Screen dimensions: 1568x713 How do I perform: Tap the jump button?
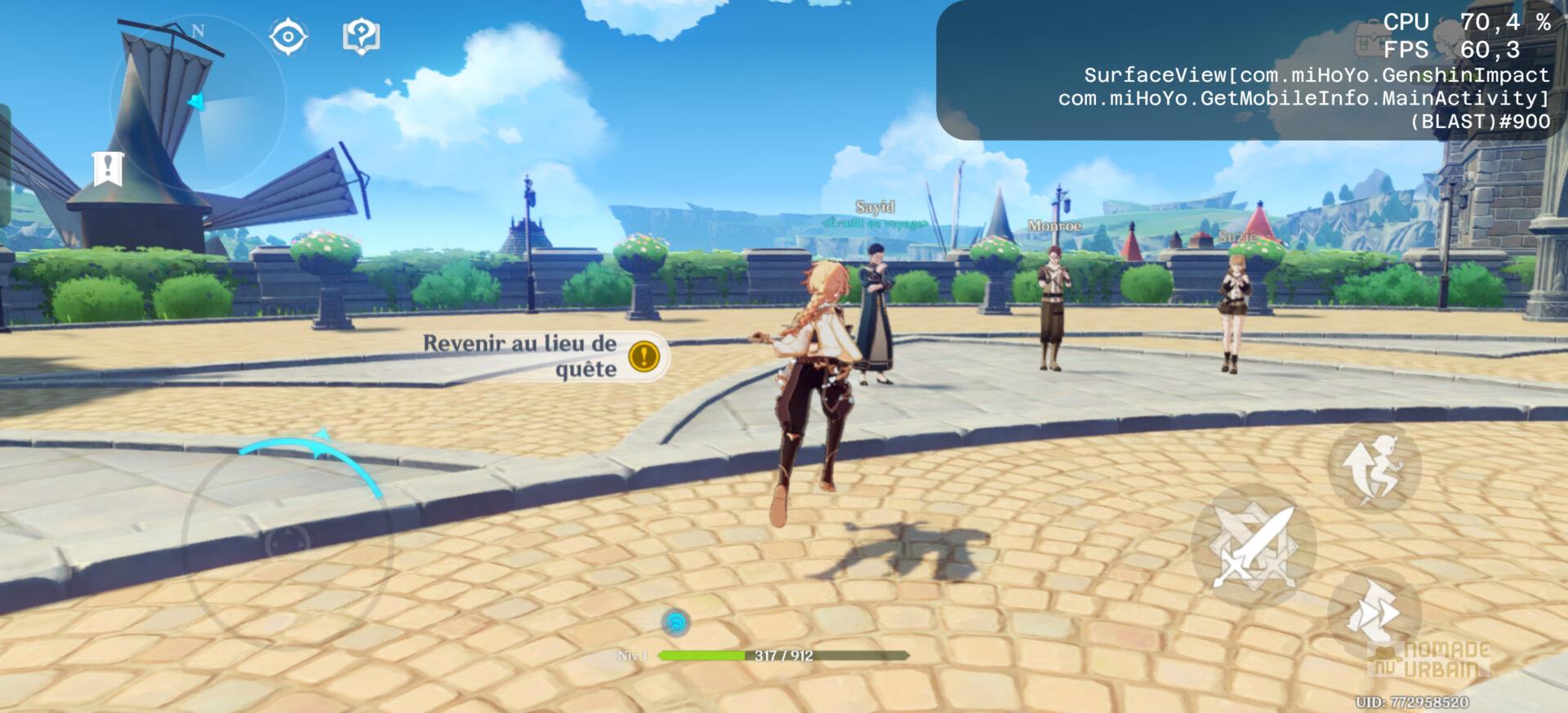(x=1374, y=467)
